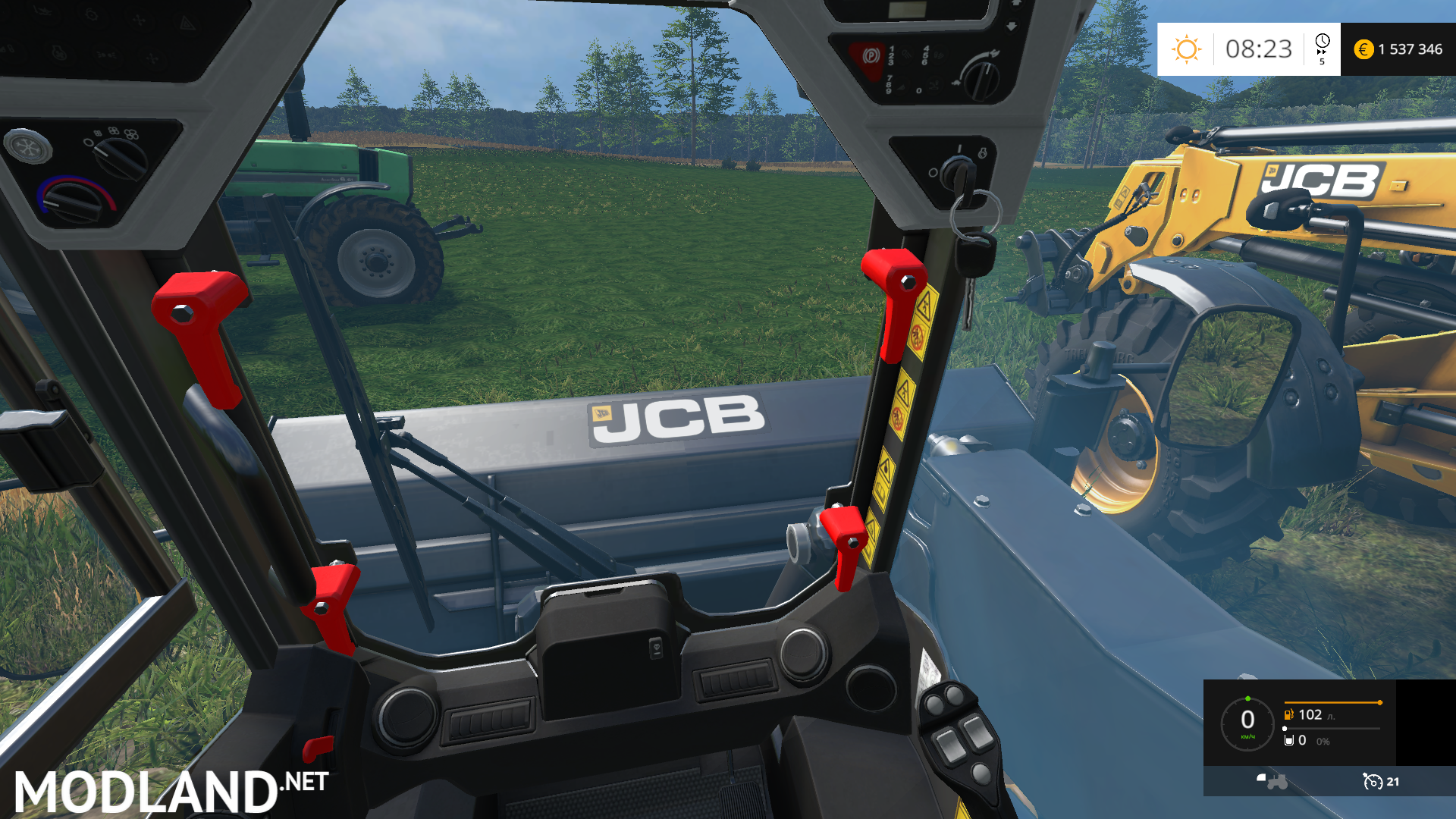Click the fuel pump icon showing 102 liters
The width and height of the screenshot is (1456, 819).
click(1289, 714)
